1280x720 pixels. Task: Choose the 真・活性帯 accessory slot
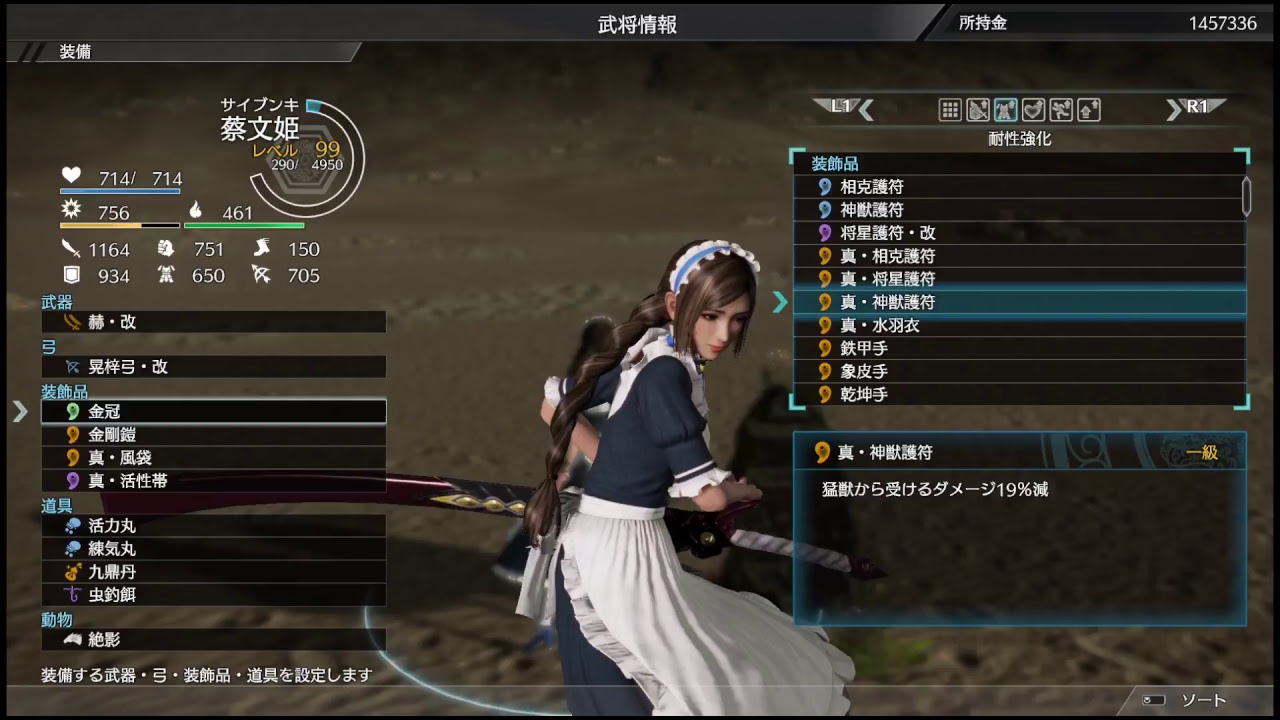point(212,481)
